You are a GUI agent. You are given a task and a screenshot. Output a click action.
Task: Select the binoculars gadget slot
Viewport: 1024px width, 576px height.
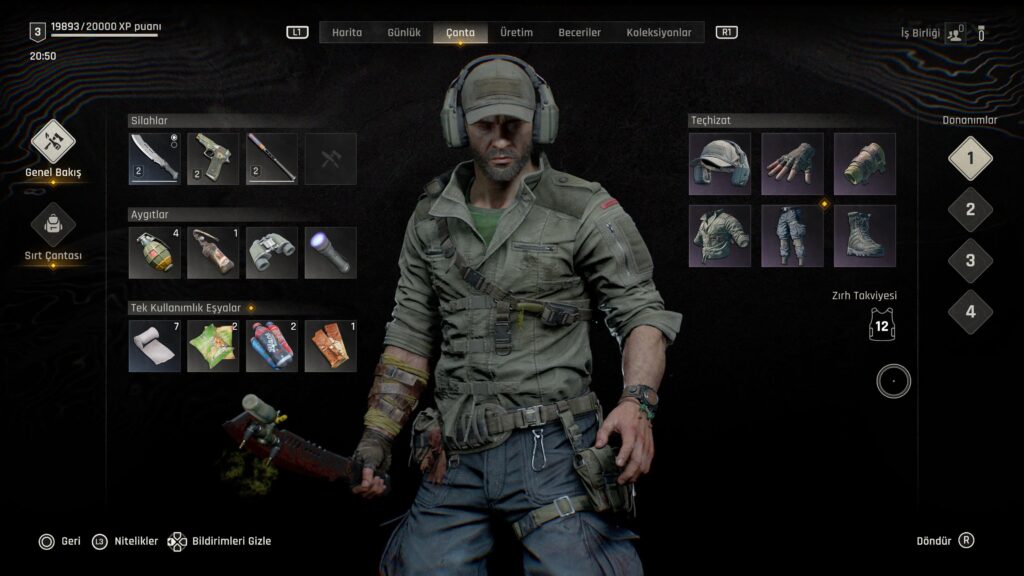click(272, 253)
